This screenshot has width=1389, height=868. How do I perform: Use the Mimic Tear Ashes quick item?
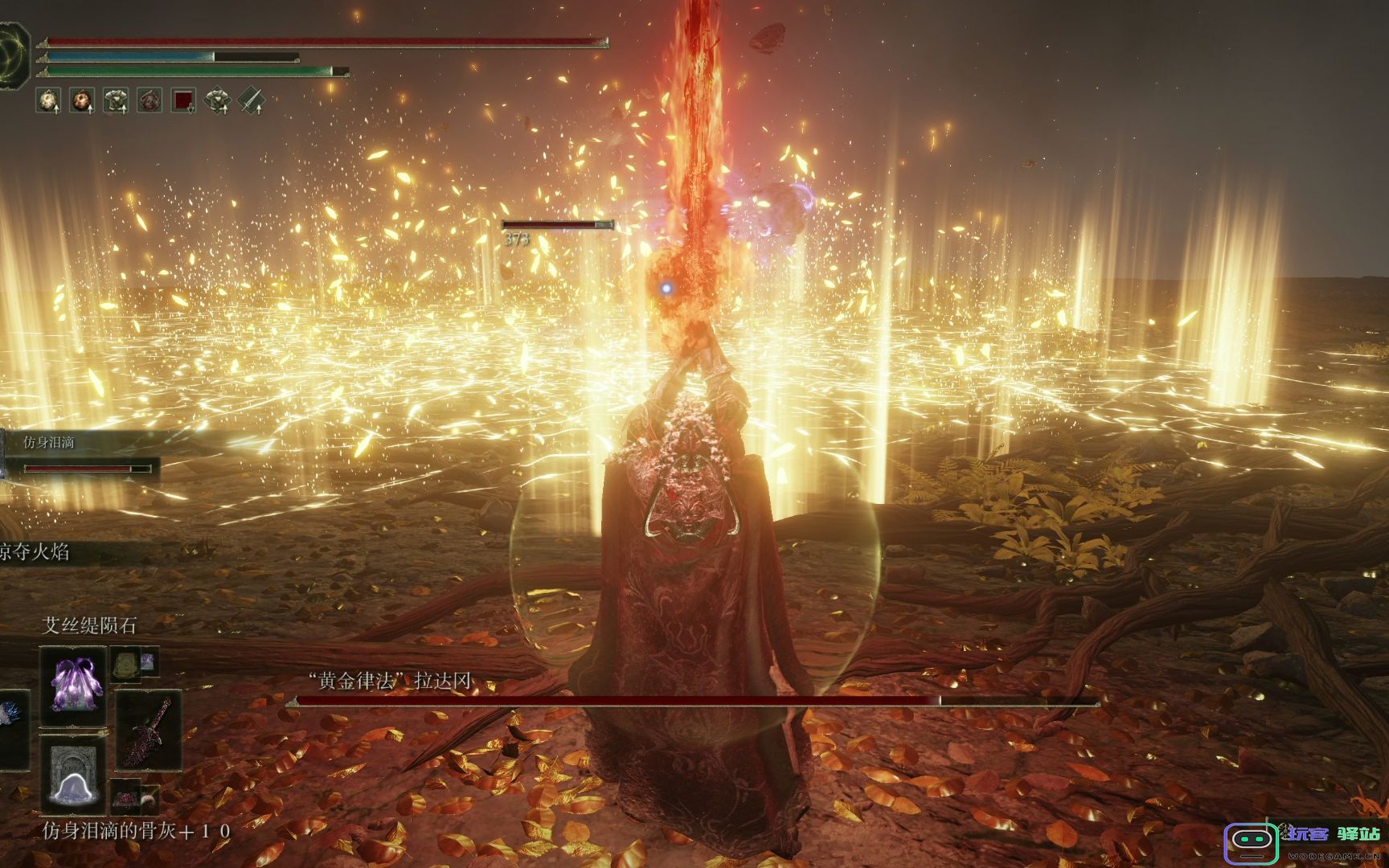[x=73, y=774]
